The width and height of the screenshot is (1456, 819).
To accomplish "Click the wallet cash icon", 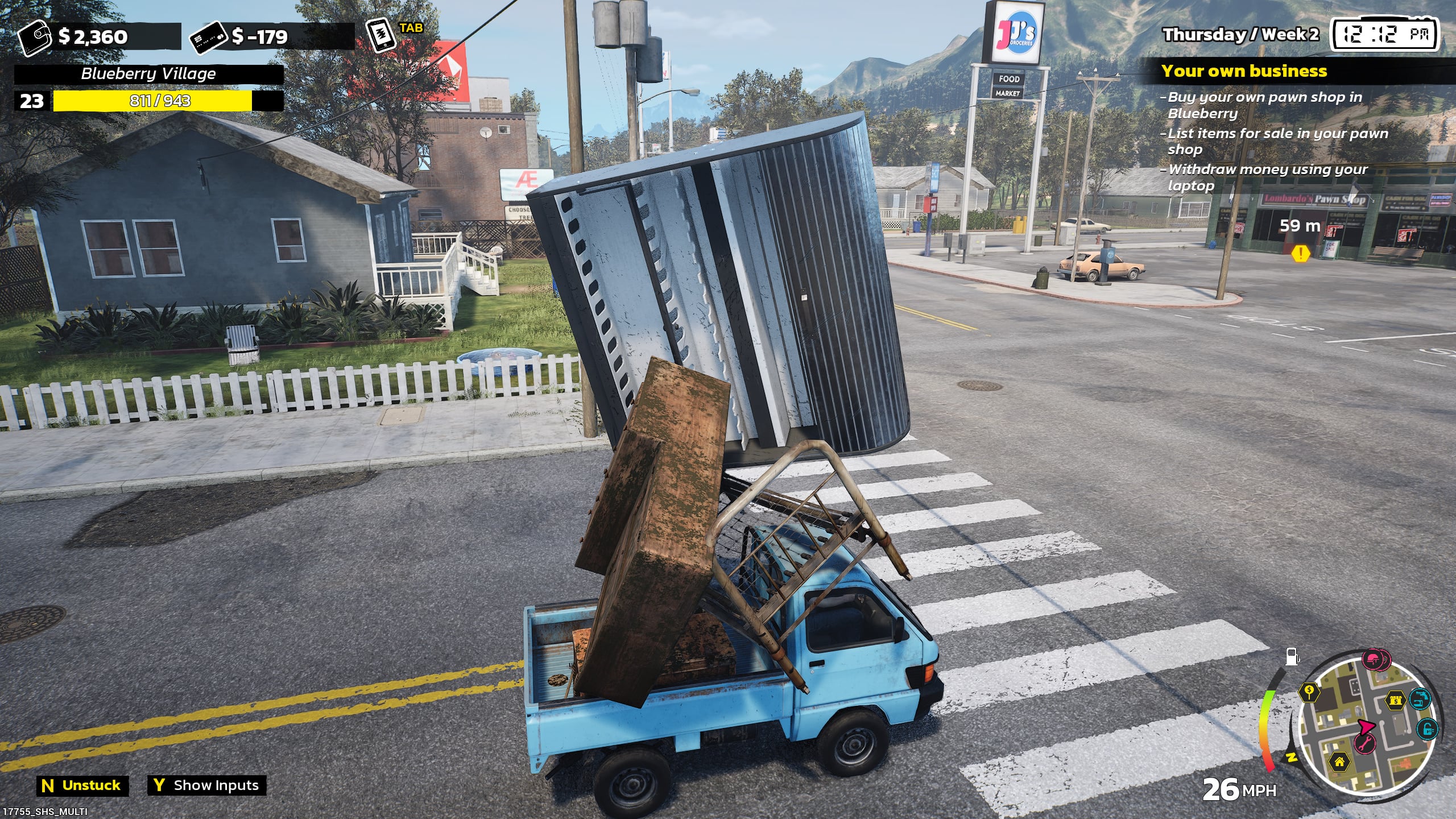I will point(35,38).
